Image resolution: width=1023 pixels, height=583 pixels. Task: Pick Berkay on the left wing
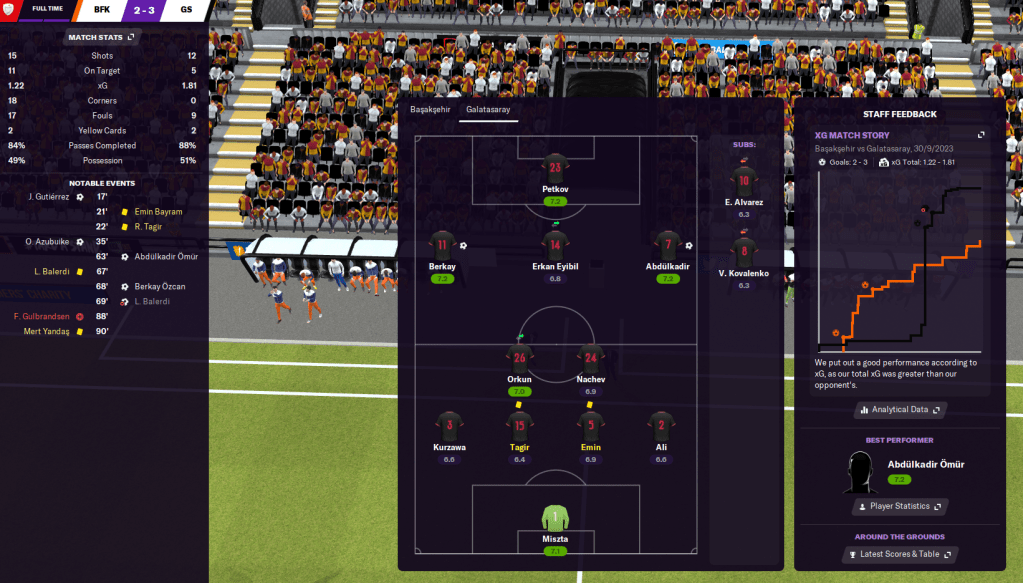tap(442, 245)
